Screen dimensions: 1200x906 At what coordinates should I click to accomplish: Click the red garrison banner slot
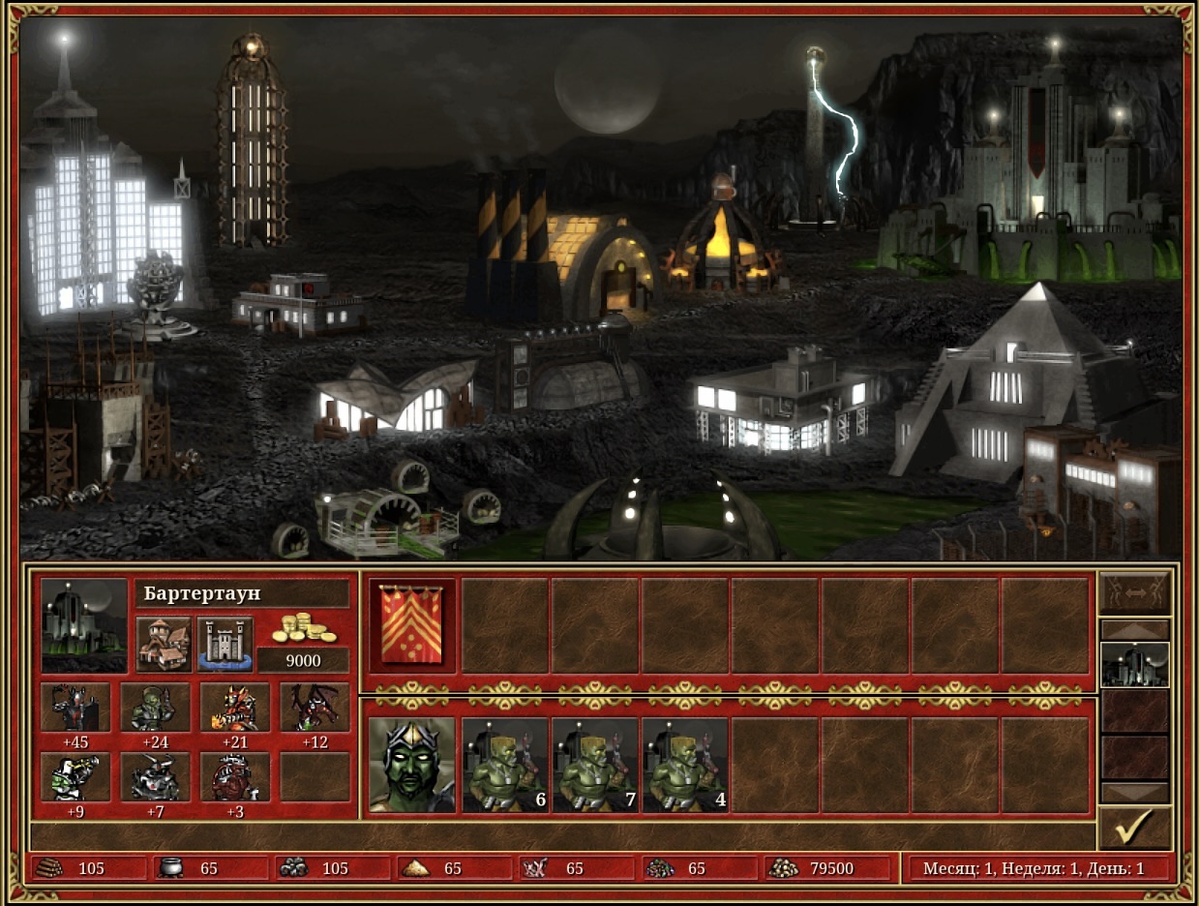click(412, 625)
